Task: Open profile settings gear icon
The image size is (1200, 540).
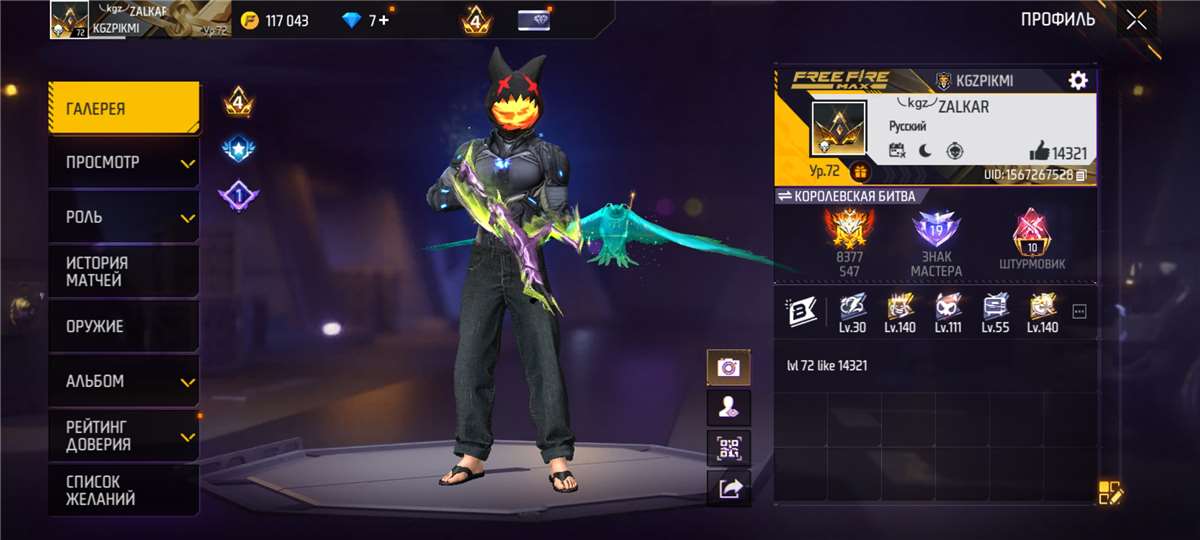Action: coord(1078,80)
